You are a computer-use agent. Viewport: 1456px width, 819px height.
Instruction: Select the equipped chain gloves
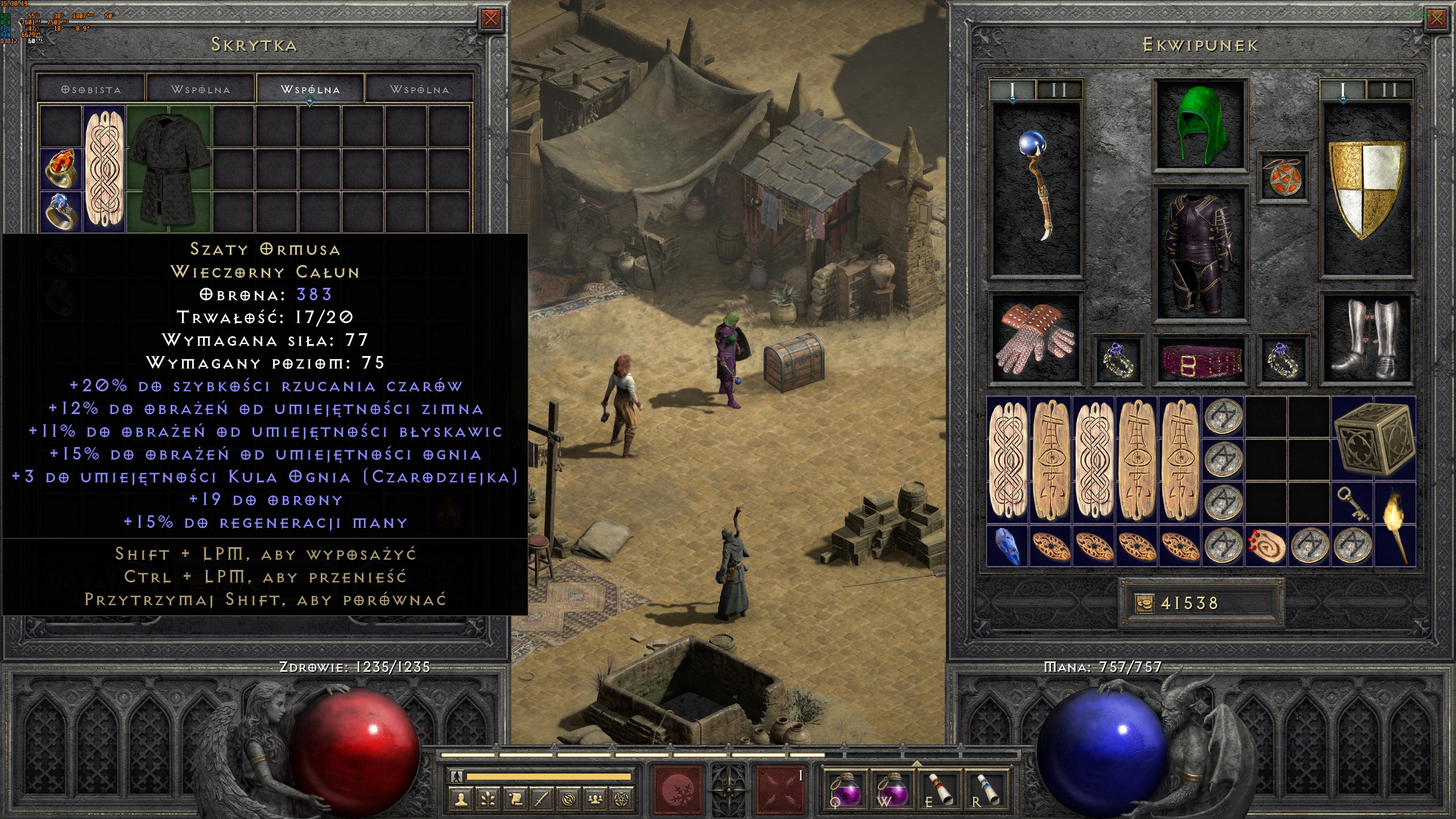pyautogui.click(x=1036, y=338)
